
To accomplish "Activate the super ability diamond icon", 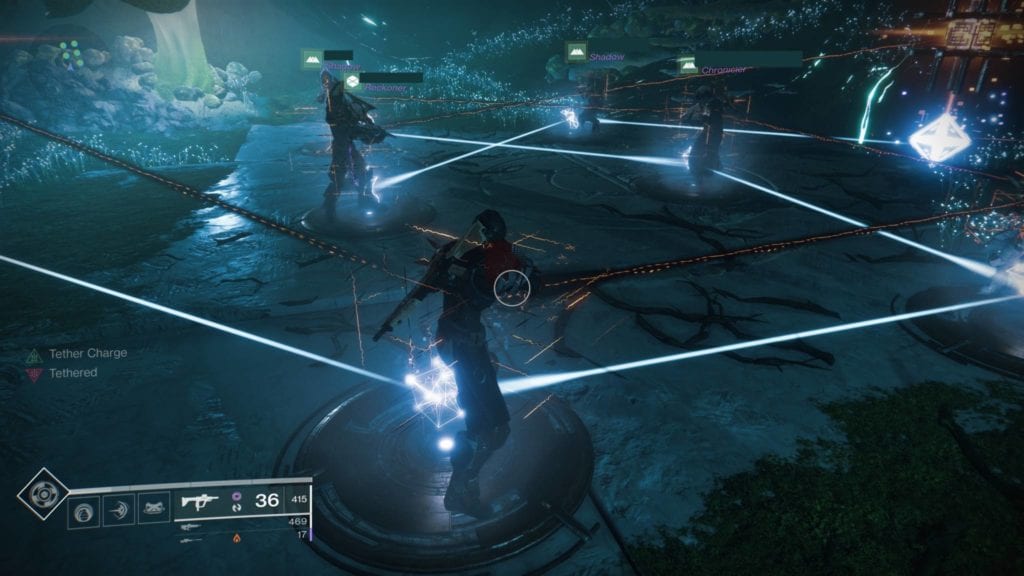I will (x=42, y=493).
